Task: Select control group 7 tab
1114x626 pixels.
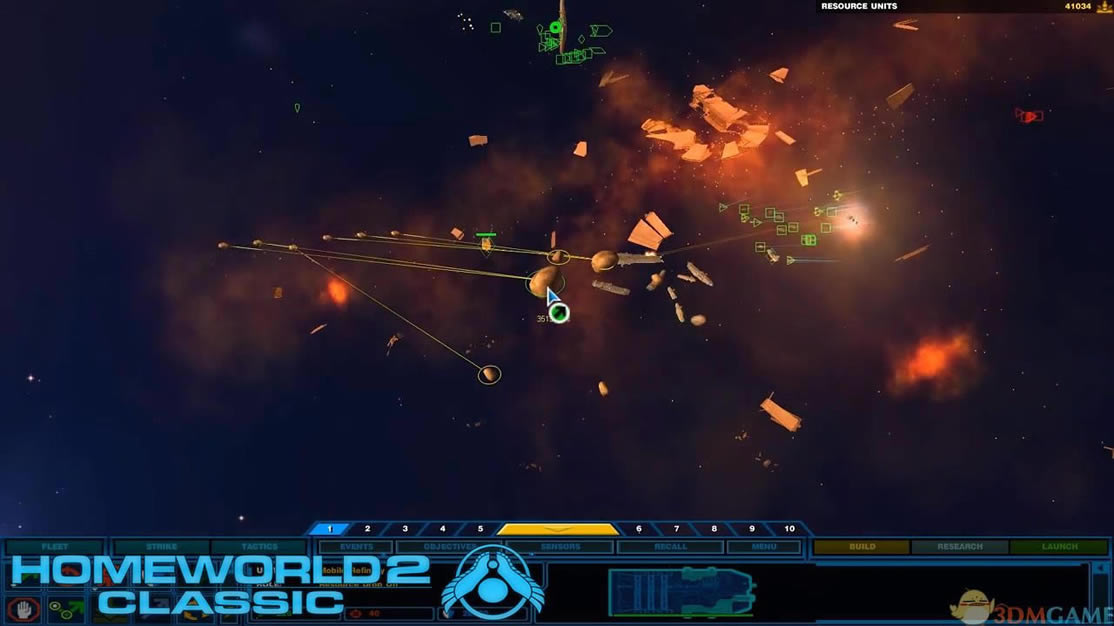Action: (x=677, y=529)
